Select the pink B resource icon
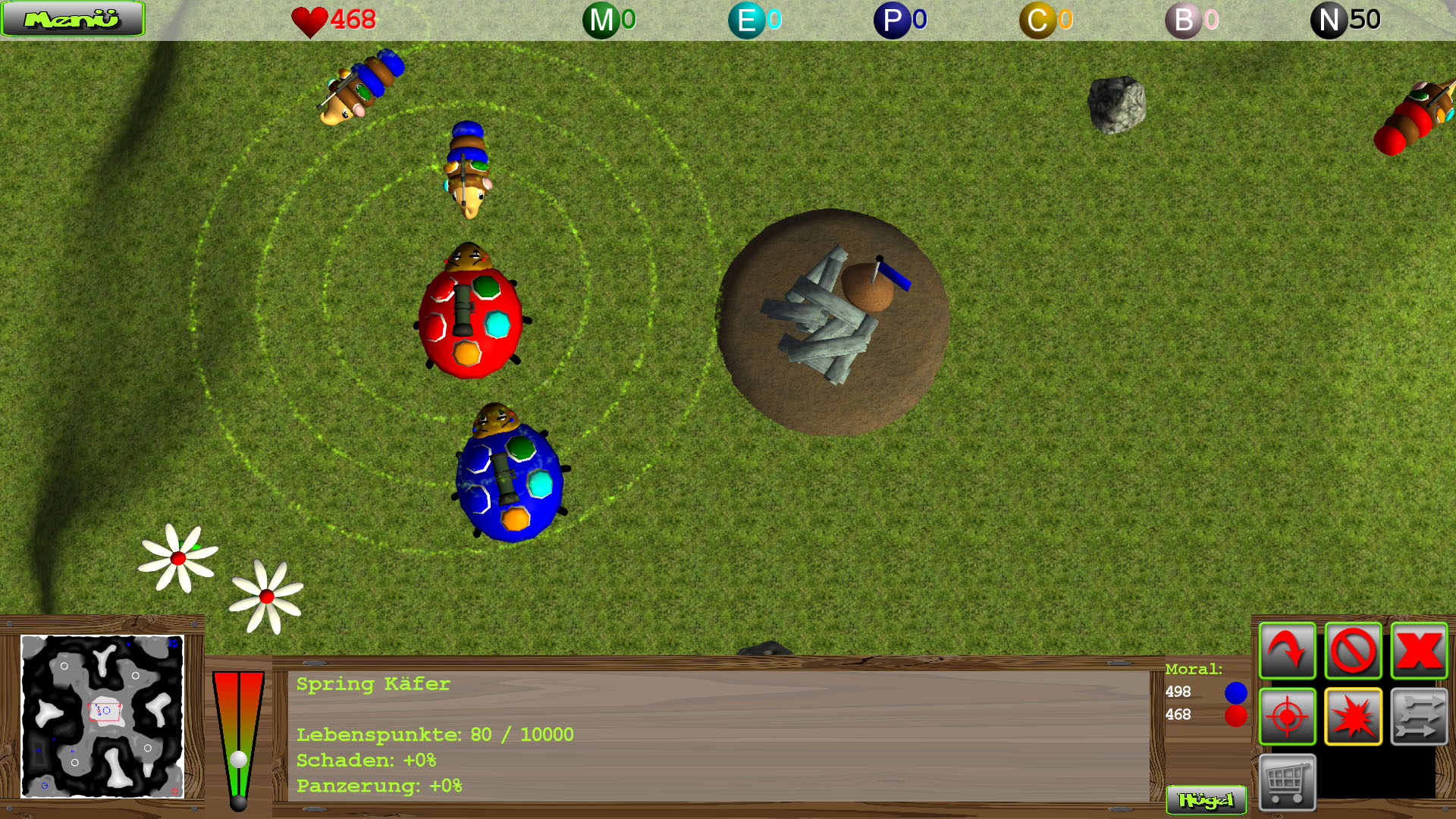This screenshot has width=1456, height=819. 1183,20
